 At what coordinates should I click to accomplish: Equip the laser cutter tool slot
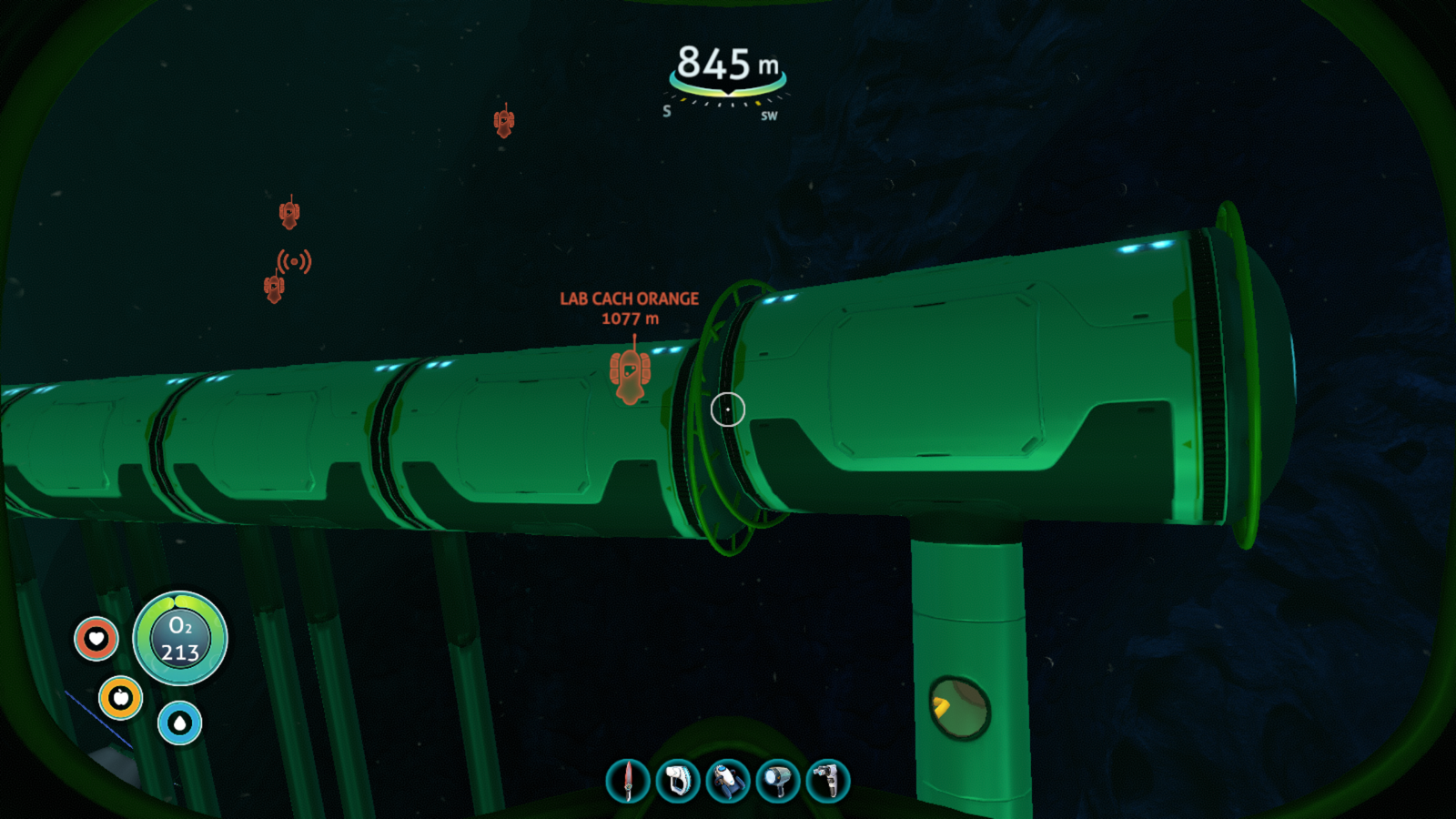tap(828, 781)
